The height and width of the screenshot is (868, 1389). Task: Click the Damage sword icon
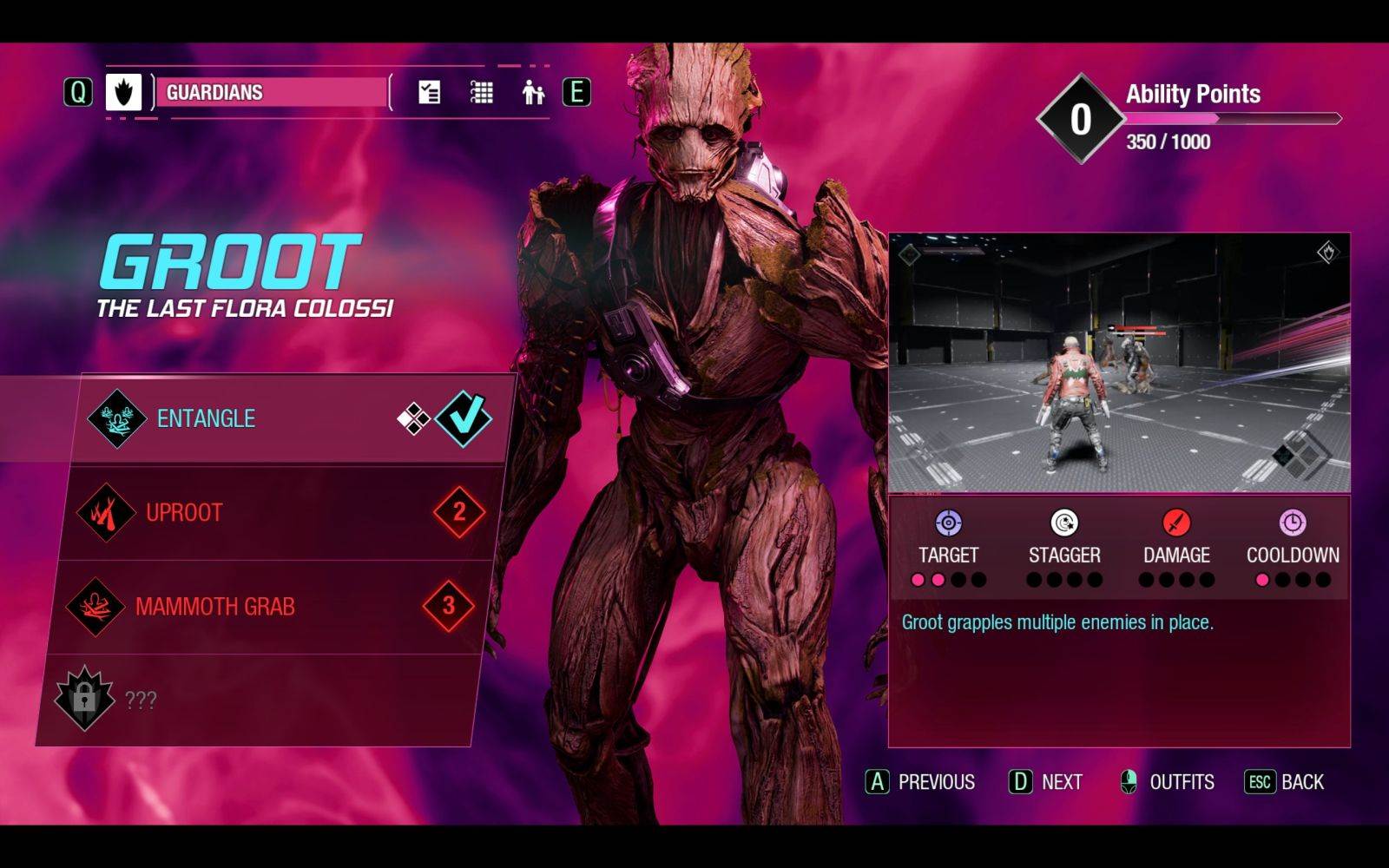pyautogui.click(x=1175, y=524)
